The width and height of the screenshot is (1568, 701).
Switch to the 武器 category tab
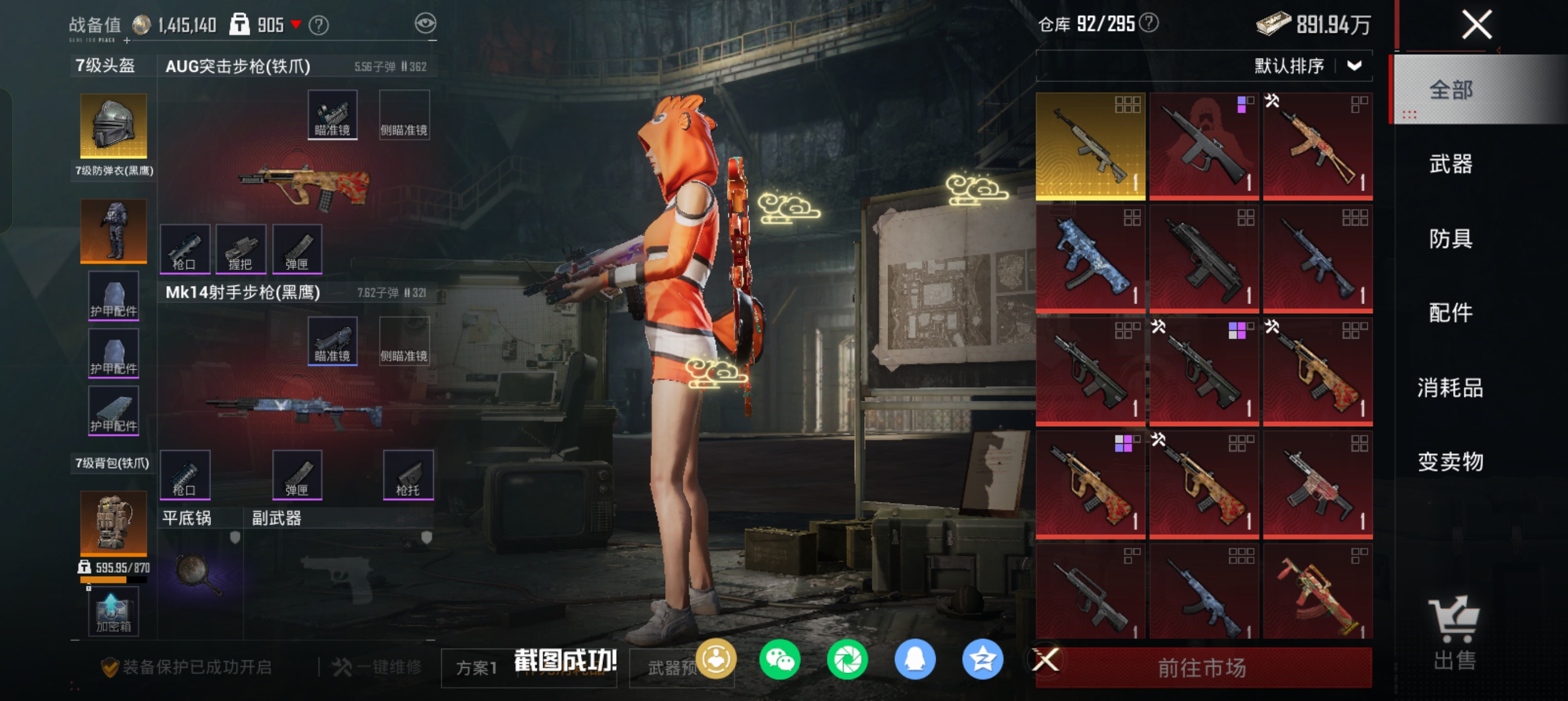1450,165
